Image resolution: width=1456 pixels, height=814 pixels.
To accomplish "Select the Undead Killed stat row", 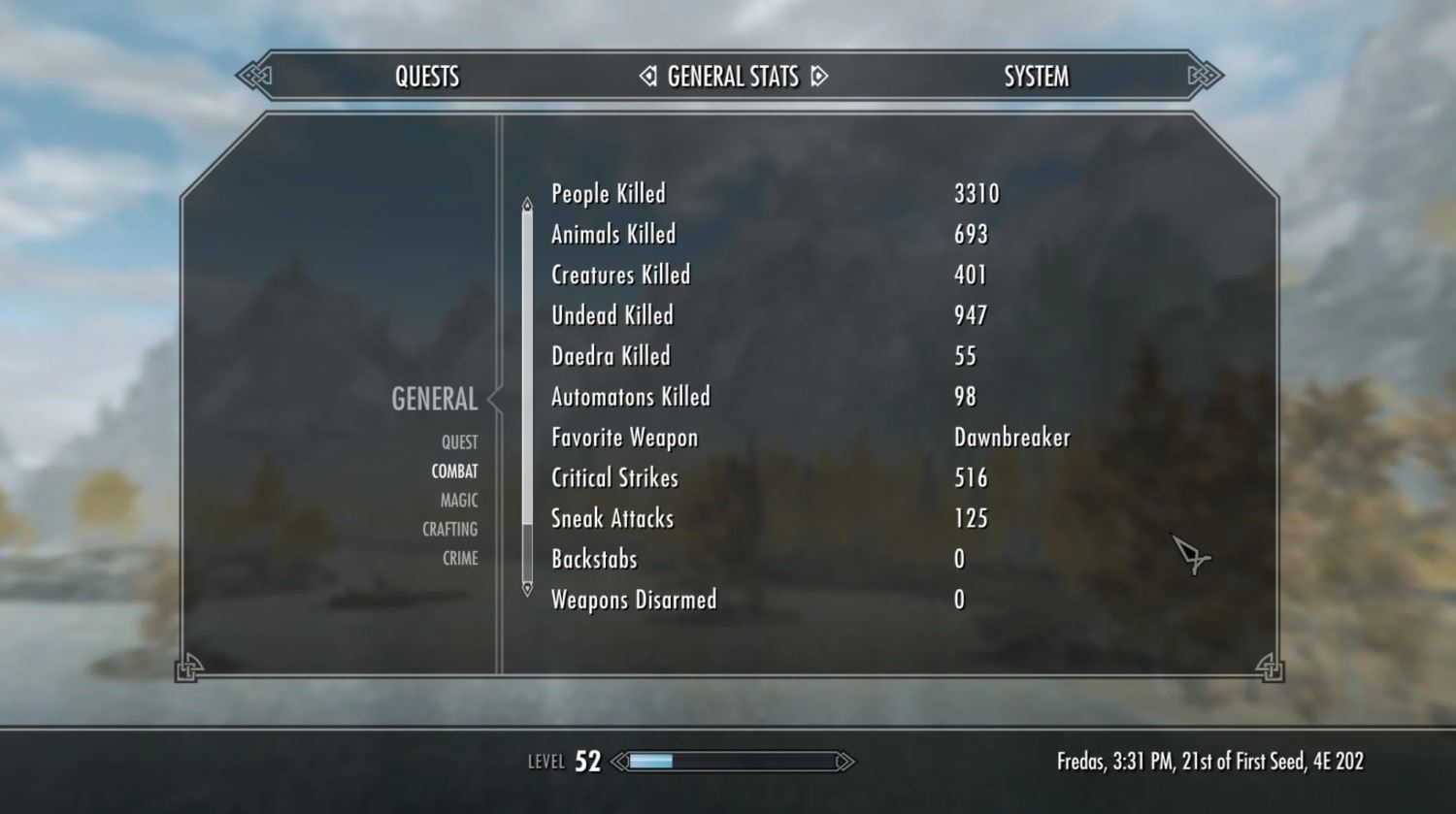I will (612, 315).
